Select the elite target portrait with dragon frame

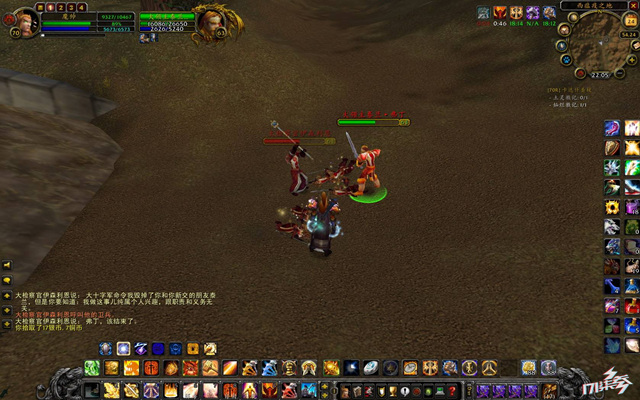pos(210,21)
